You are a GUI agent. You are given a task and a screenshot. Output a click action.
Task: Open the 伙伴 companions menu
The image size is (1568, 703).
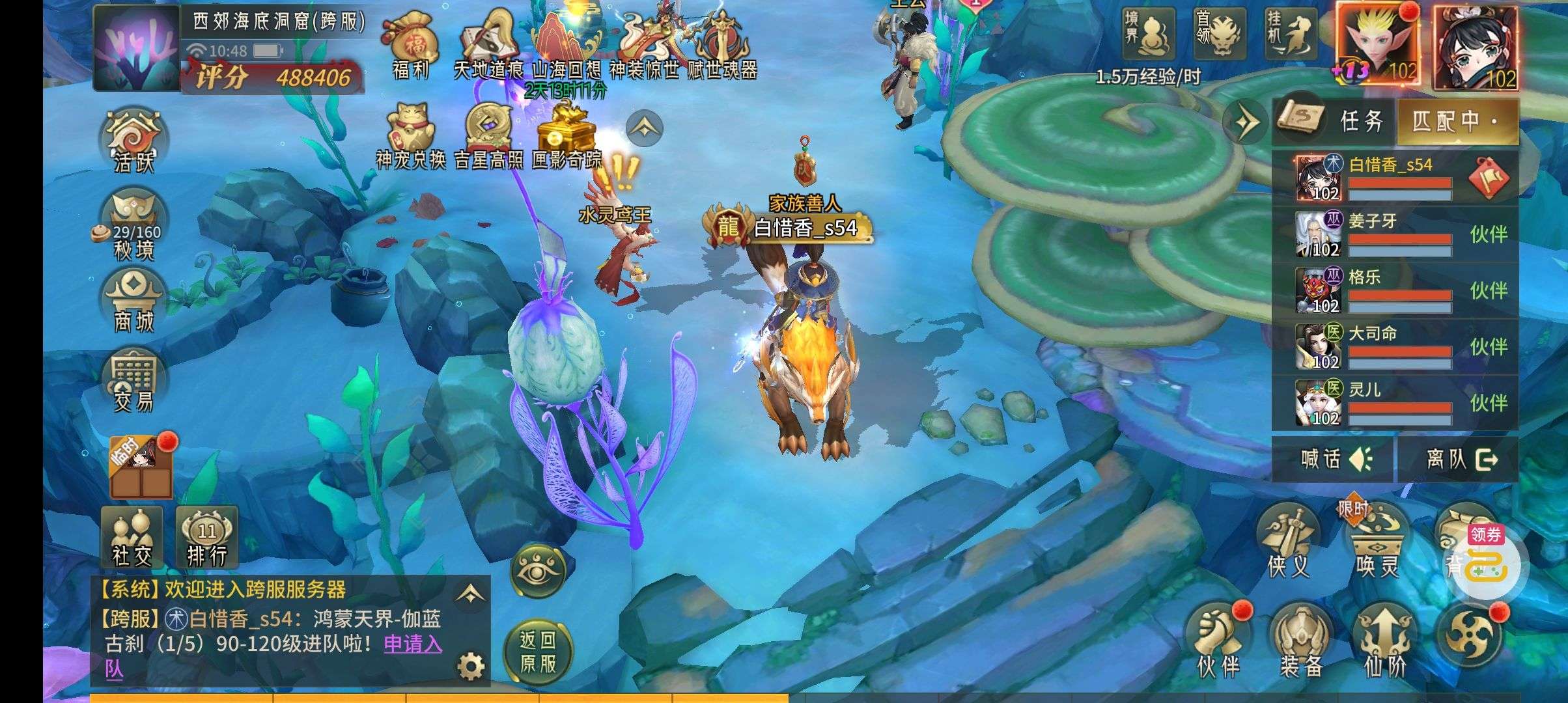[x=1218, y=641]
